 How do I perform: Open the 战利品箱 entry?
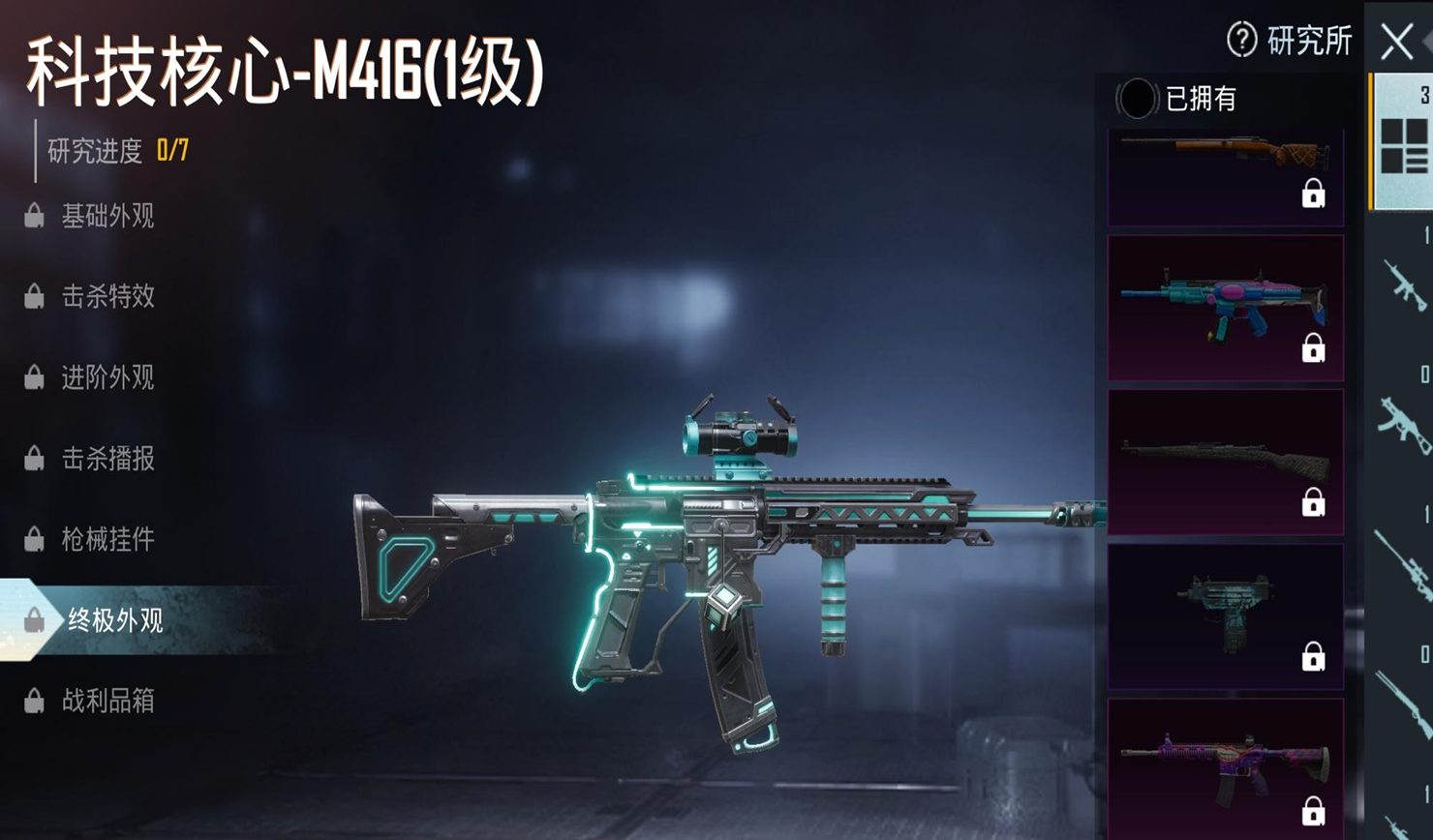click(x=107, y=701)
